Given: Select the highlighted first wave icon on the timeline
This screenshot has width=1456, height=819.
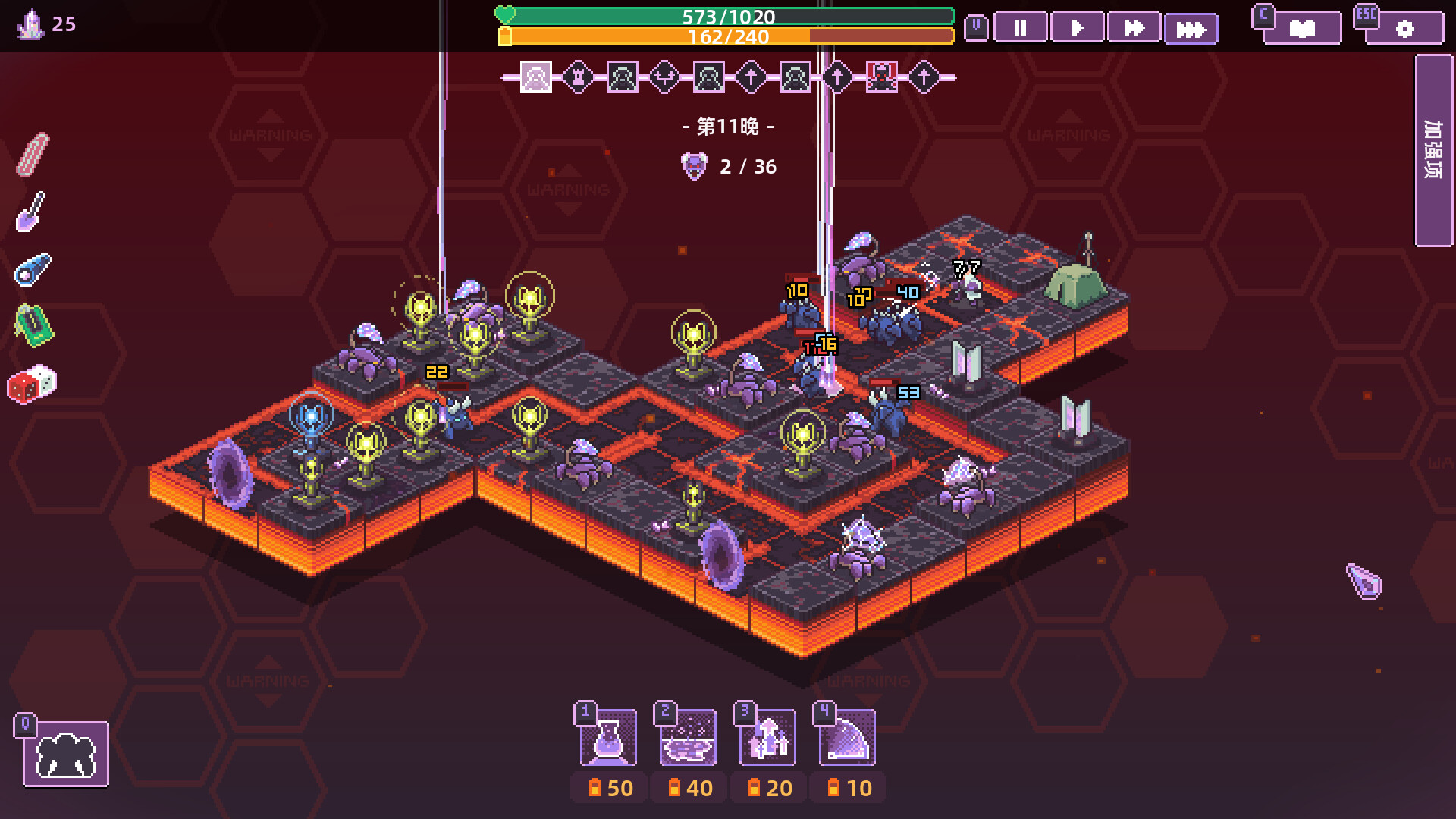Looking at the screenshot, I should [535, 76].
